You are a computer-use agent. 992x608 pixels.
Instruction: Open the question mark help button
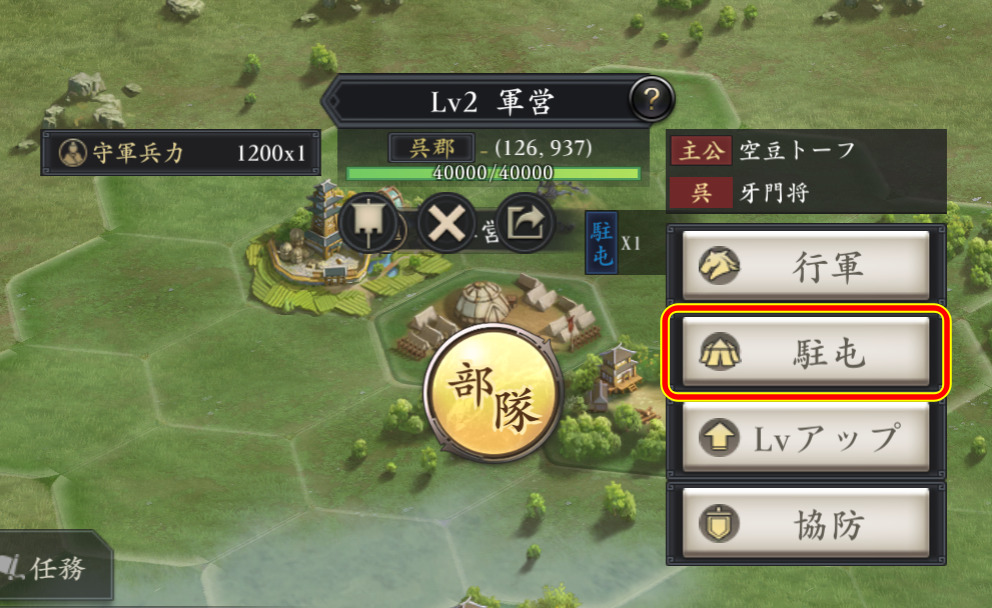pos(652,99)
